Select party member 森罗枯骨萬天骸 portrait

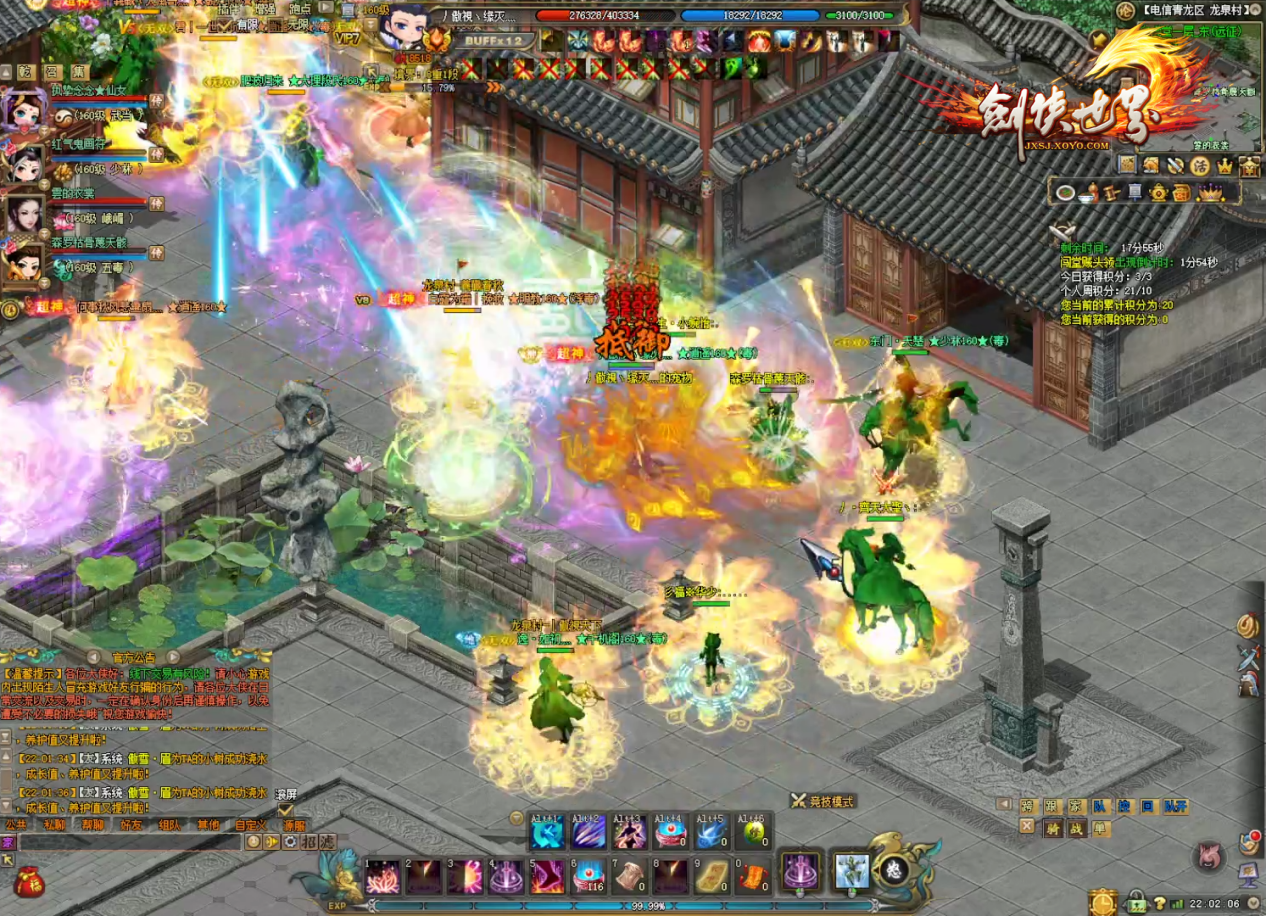tap(24, 263)
